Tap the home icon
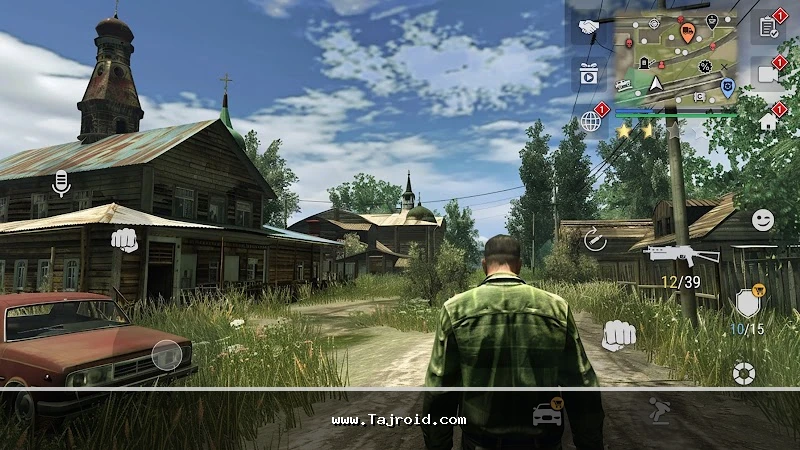 coord(768,121)
